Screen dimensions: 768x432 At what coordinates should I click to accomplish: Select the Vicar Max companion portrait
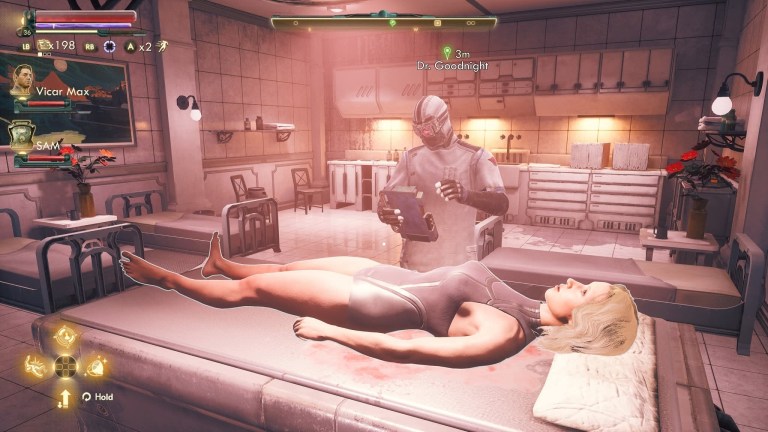pyautogui.click(x=22, y=87)
